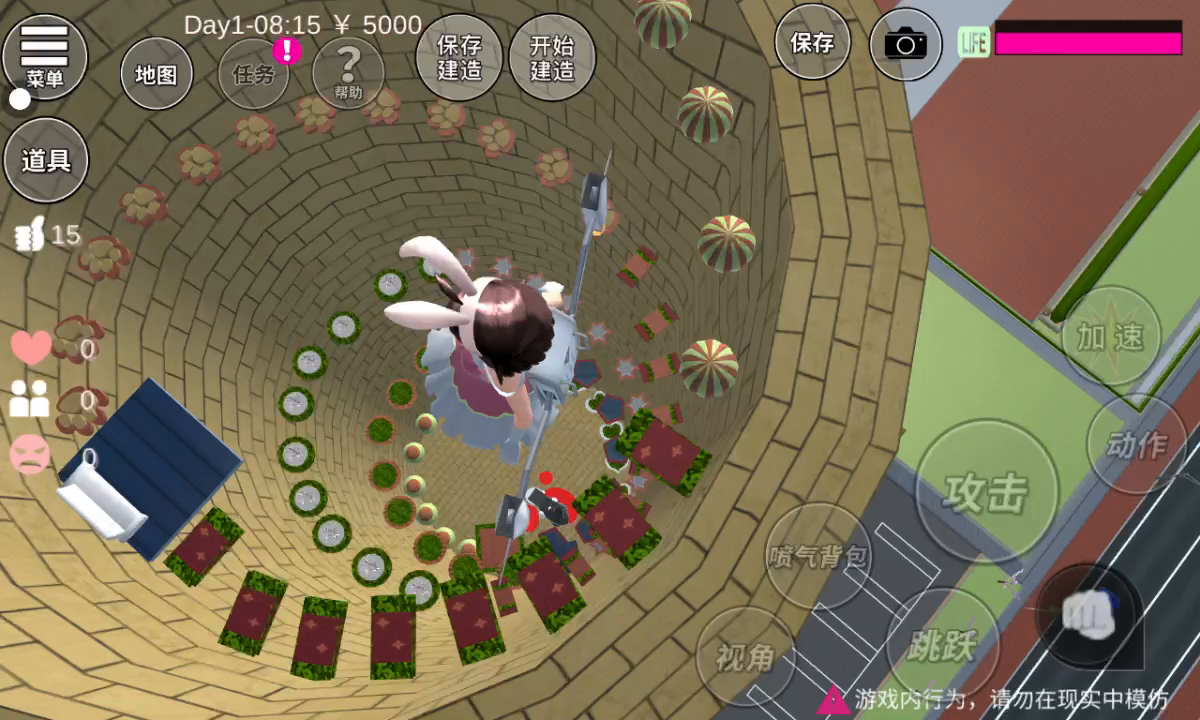
Task: Choose the 动作 action button
Action: point(1137,445)
